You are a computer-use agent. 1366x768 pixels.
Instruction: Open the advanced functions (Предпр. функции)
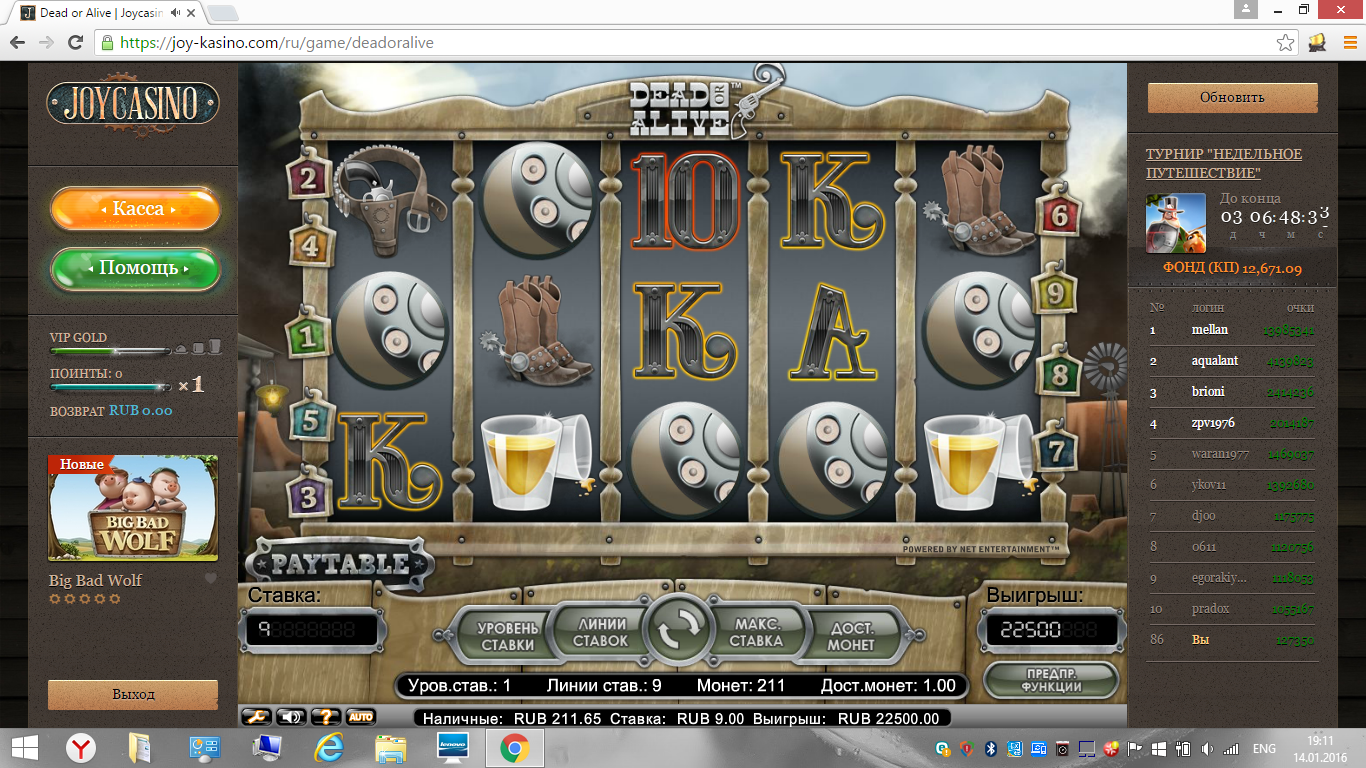(1050, 679)
